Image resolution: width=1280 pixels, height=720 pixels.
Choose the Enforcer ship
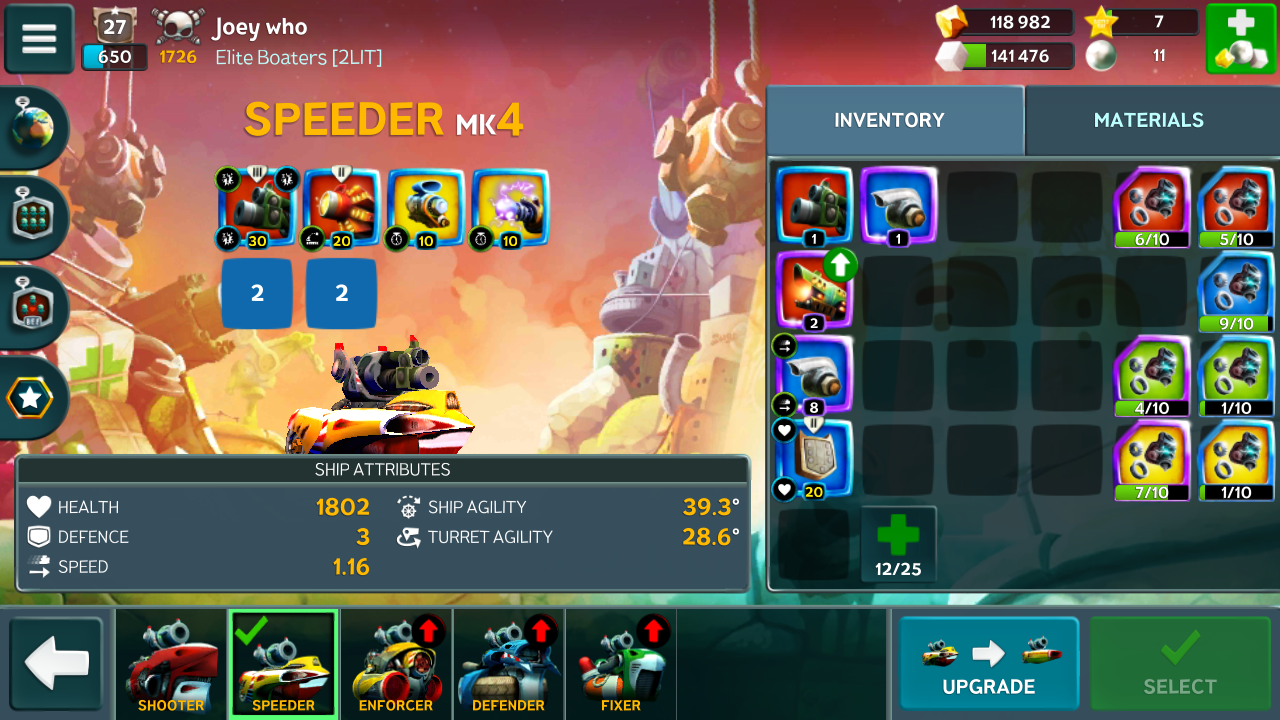[x=396, y=664]
